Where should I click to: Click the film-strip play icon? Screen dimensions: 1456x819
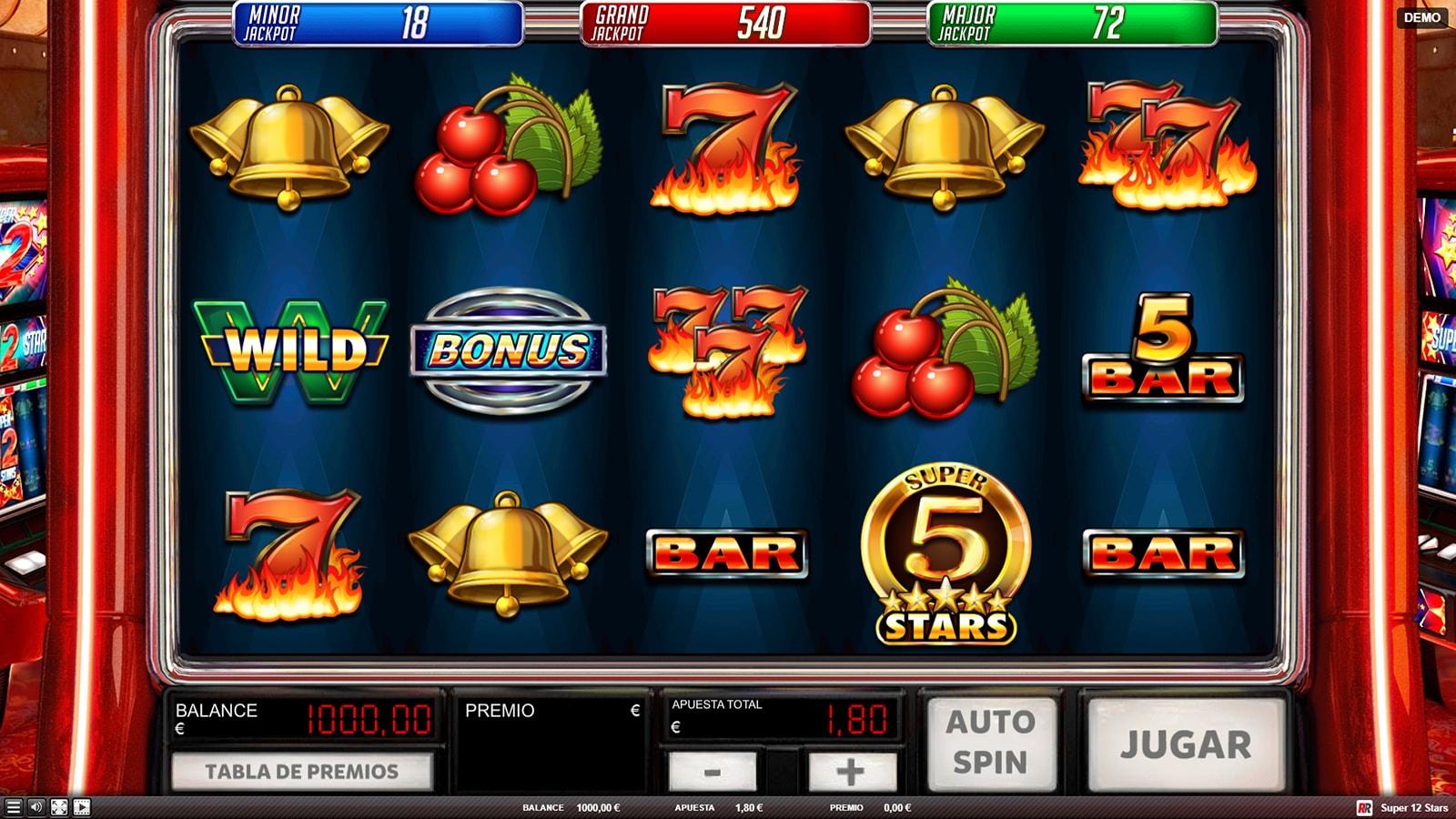click(82, 807)
